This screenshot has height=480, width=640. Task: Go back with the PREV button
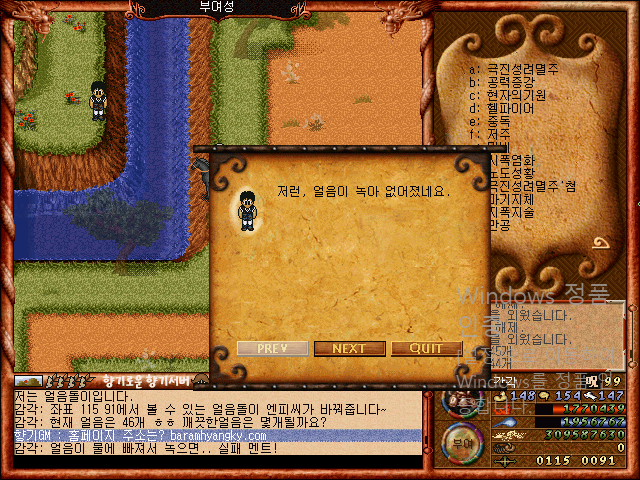click(272, 348)
